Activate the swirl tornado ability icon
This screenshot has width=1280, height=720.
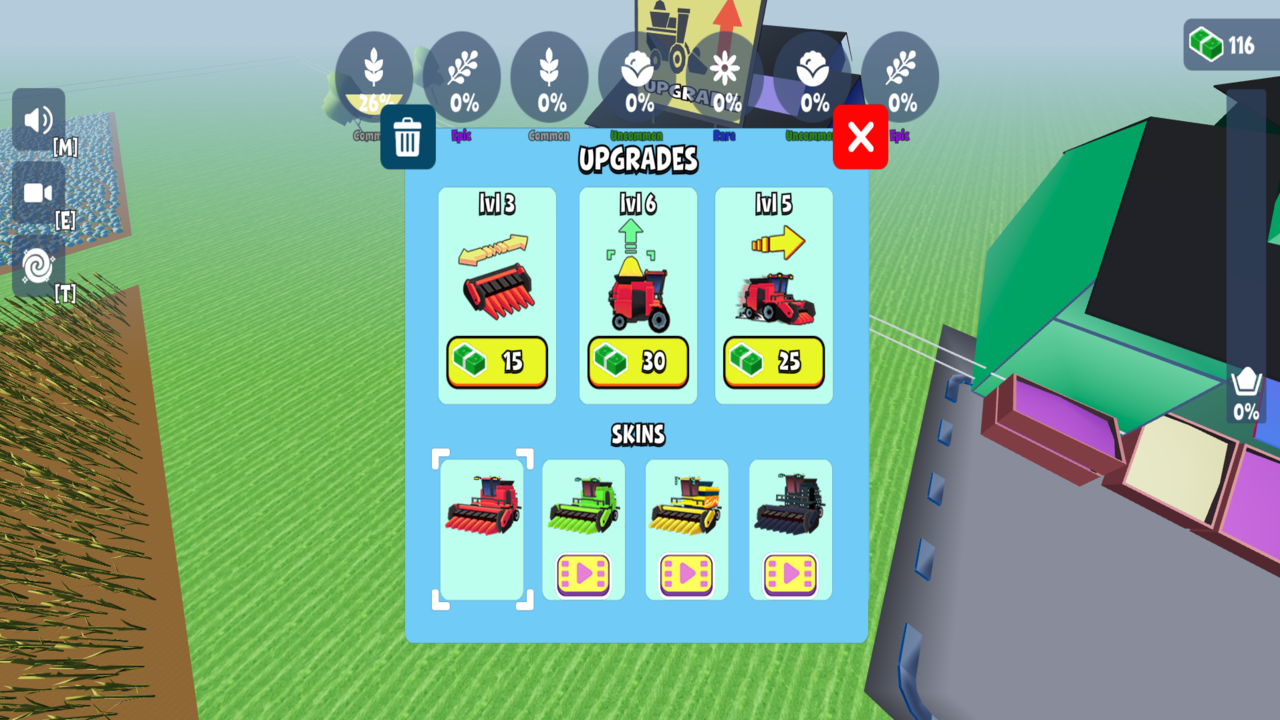point(38,268)
